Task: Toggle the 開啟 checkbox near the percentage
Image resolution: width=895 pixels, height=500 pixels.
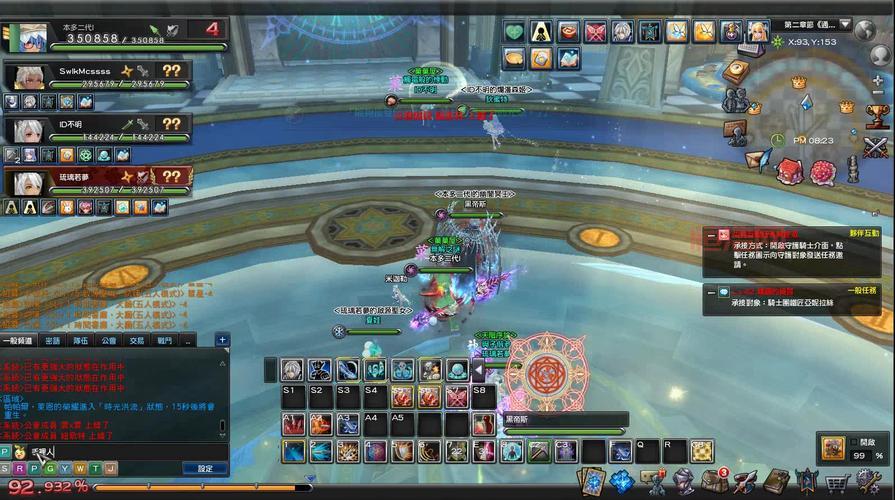Action: click(x=854, y=441)
